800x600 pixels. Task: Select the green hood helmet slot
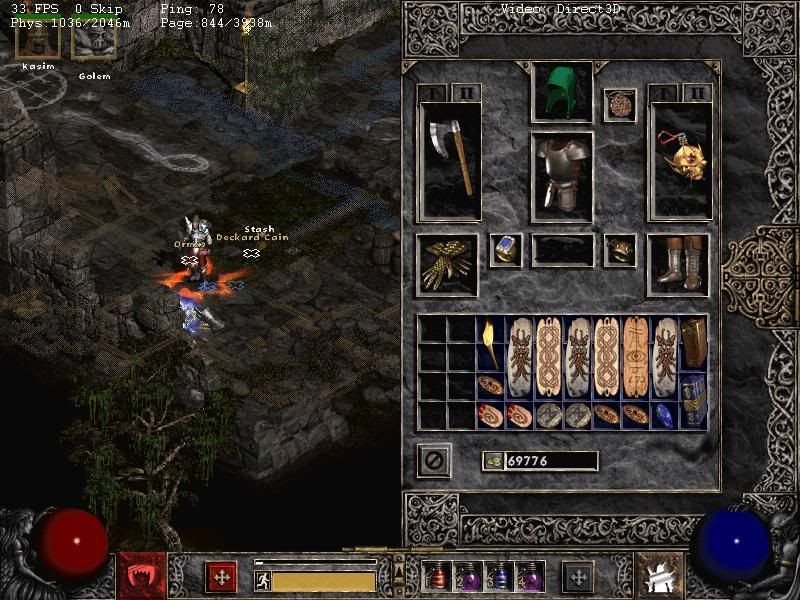coord(562,92)
